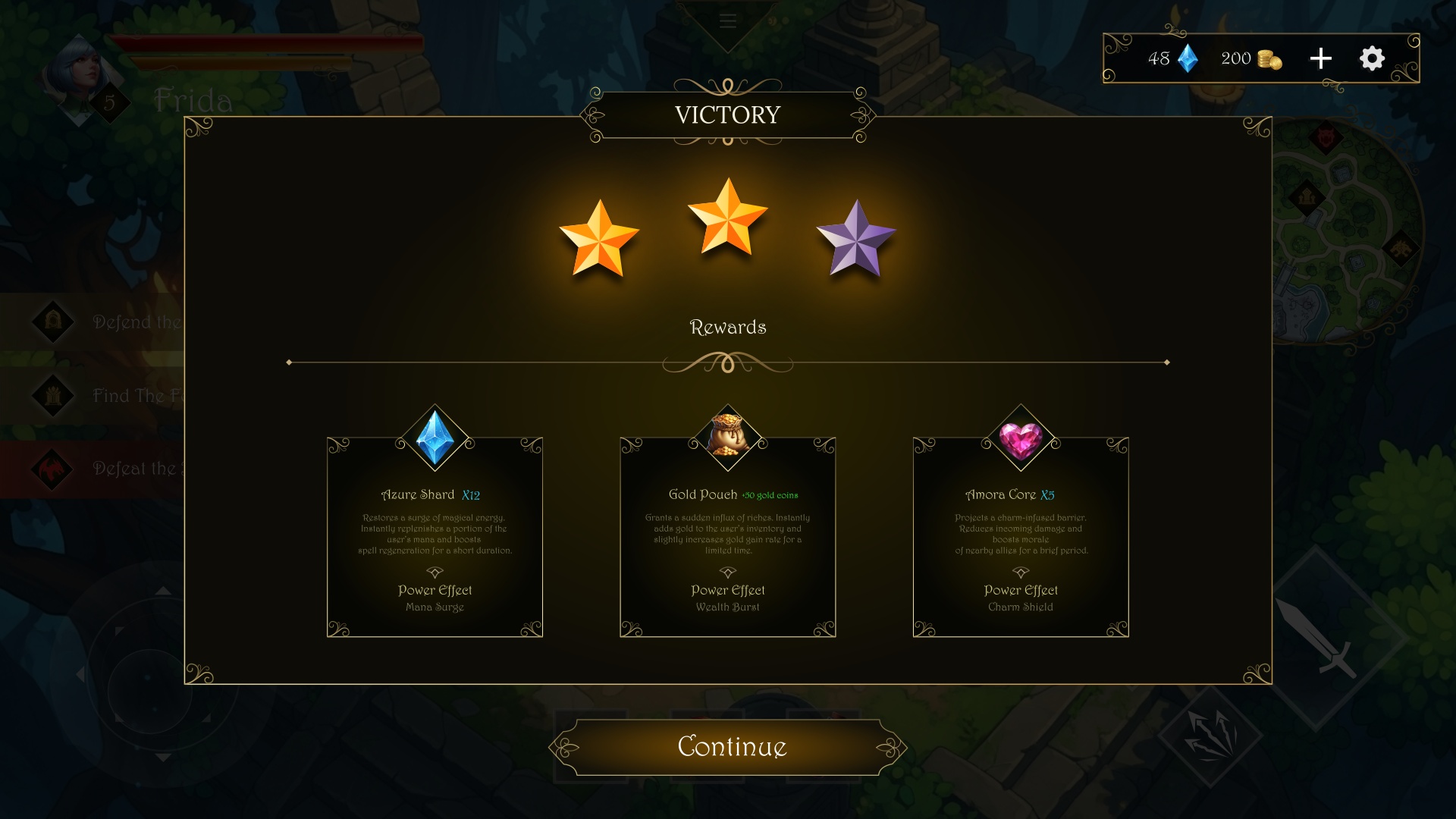Click the gate icon beside the Defend quest
This screenshot has width=1456, height=819.
52,322
